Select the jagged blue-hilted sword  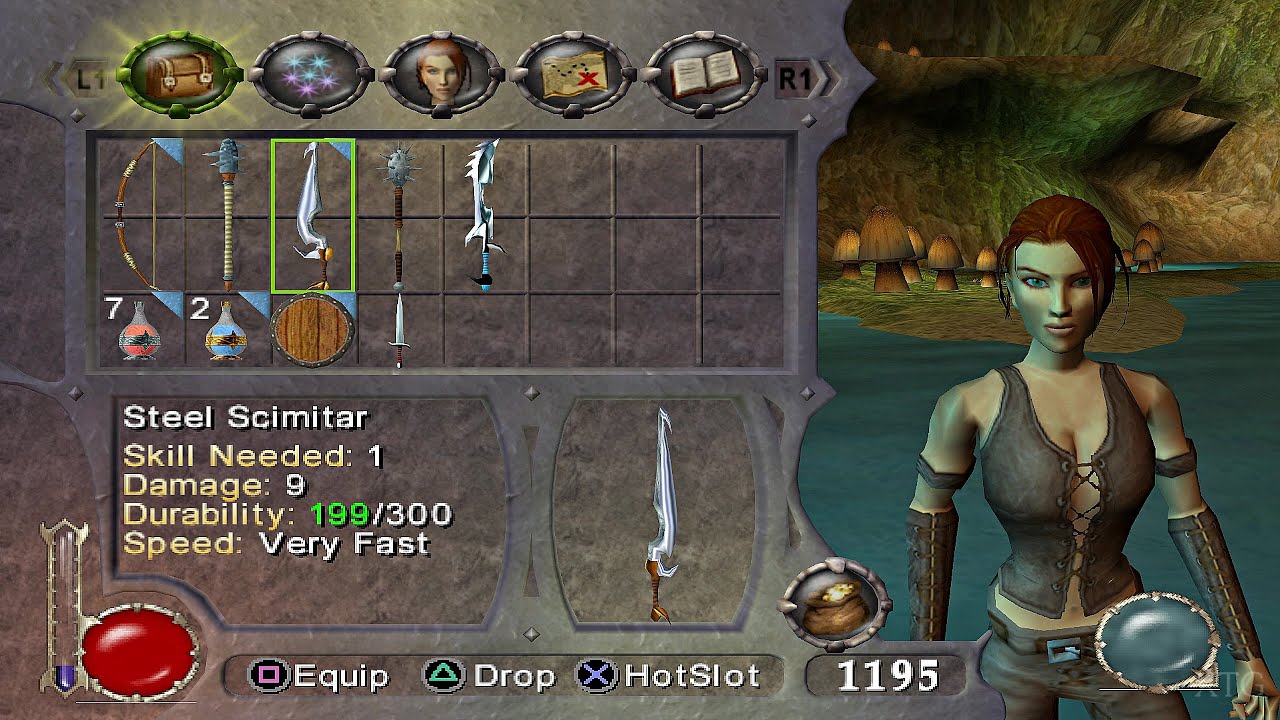click(x=484, y=215)
